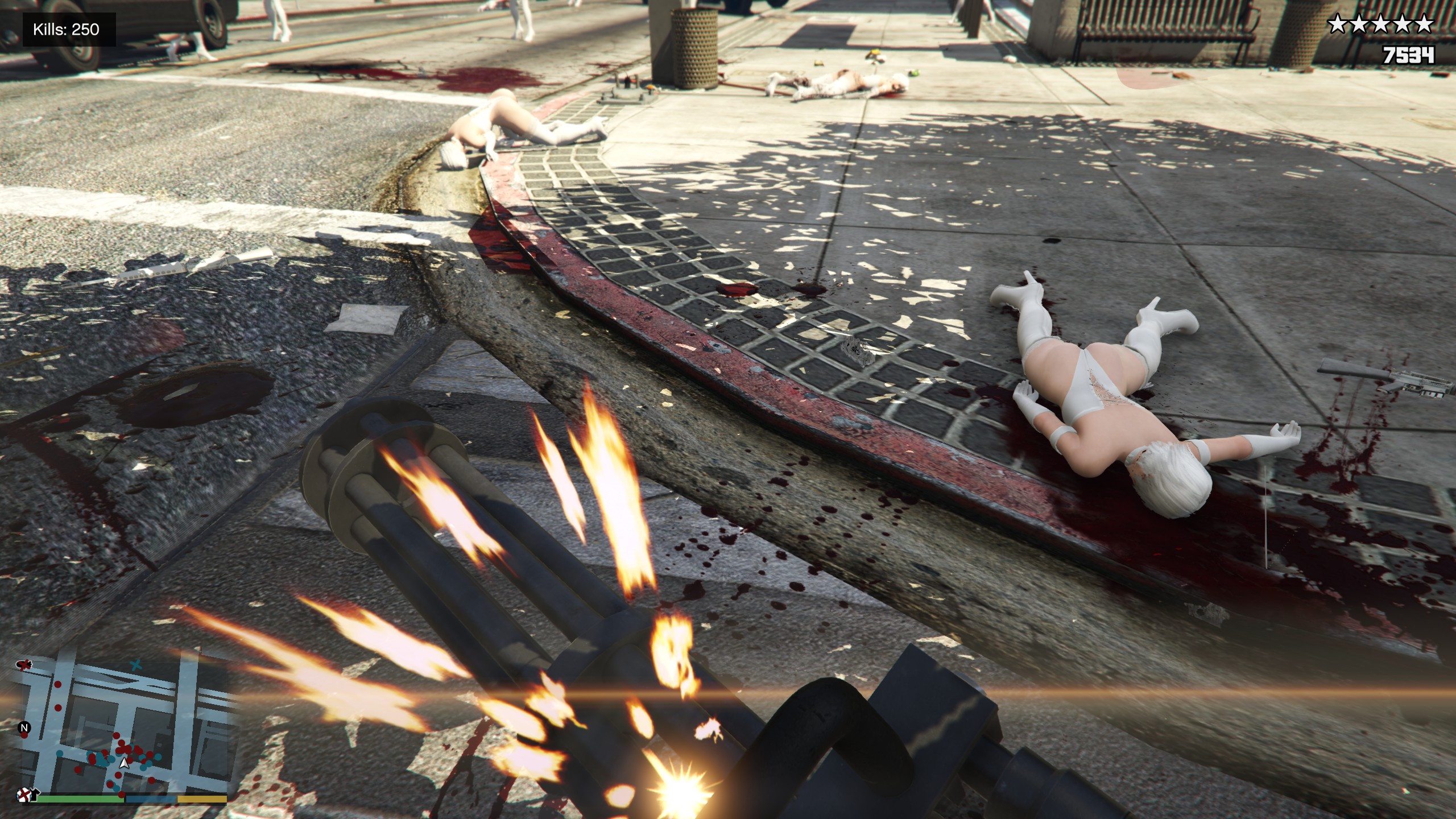Click the white player arrow on minimap
This screenshot has height=819, width=1456.
point(123,763)
